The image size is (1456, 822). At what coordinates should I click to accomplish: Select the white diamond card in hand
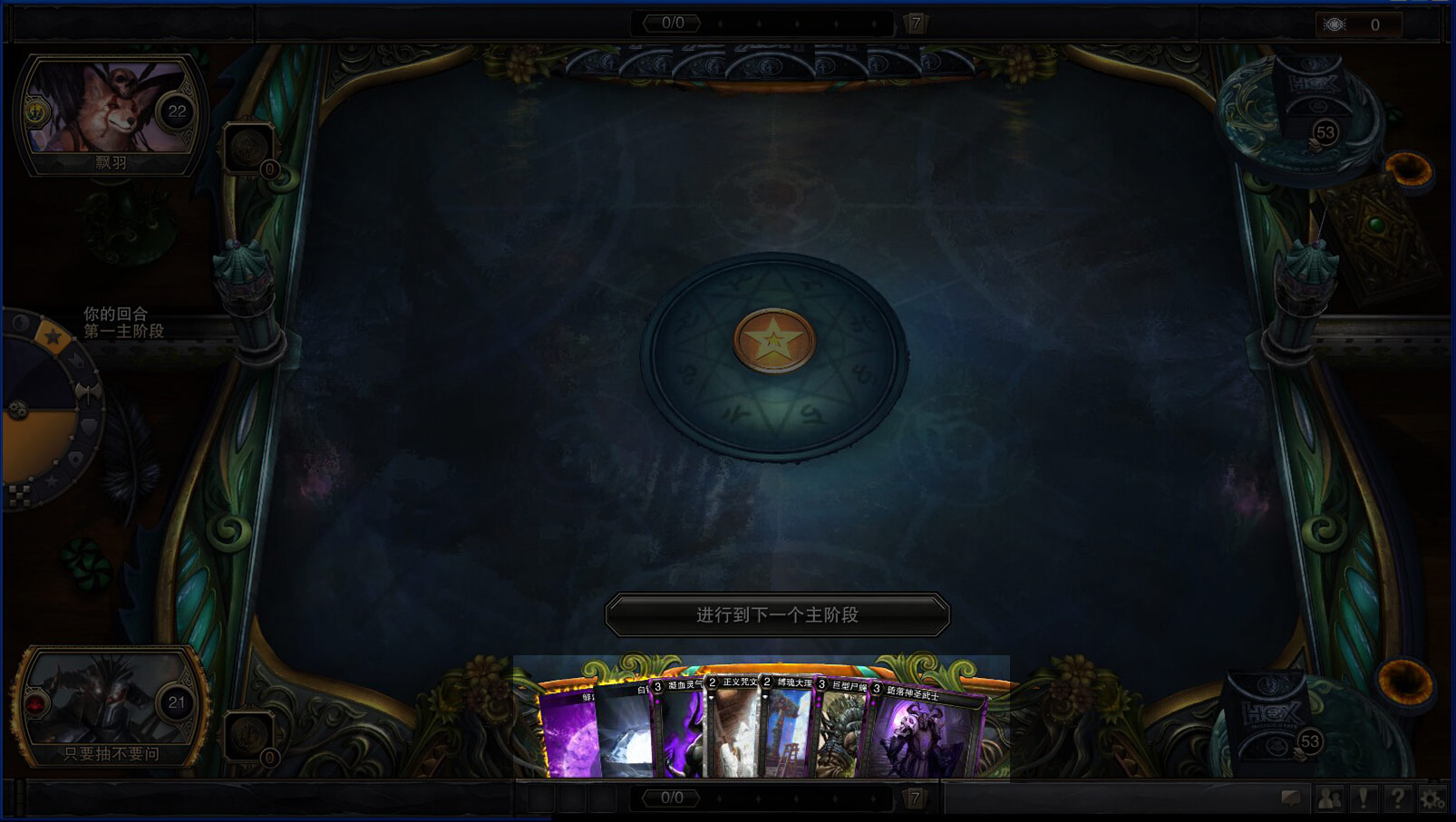626,736
